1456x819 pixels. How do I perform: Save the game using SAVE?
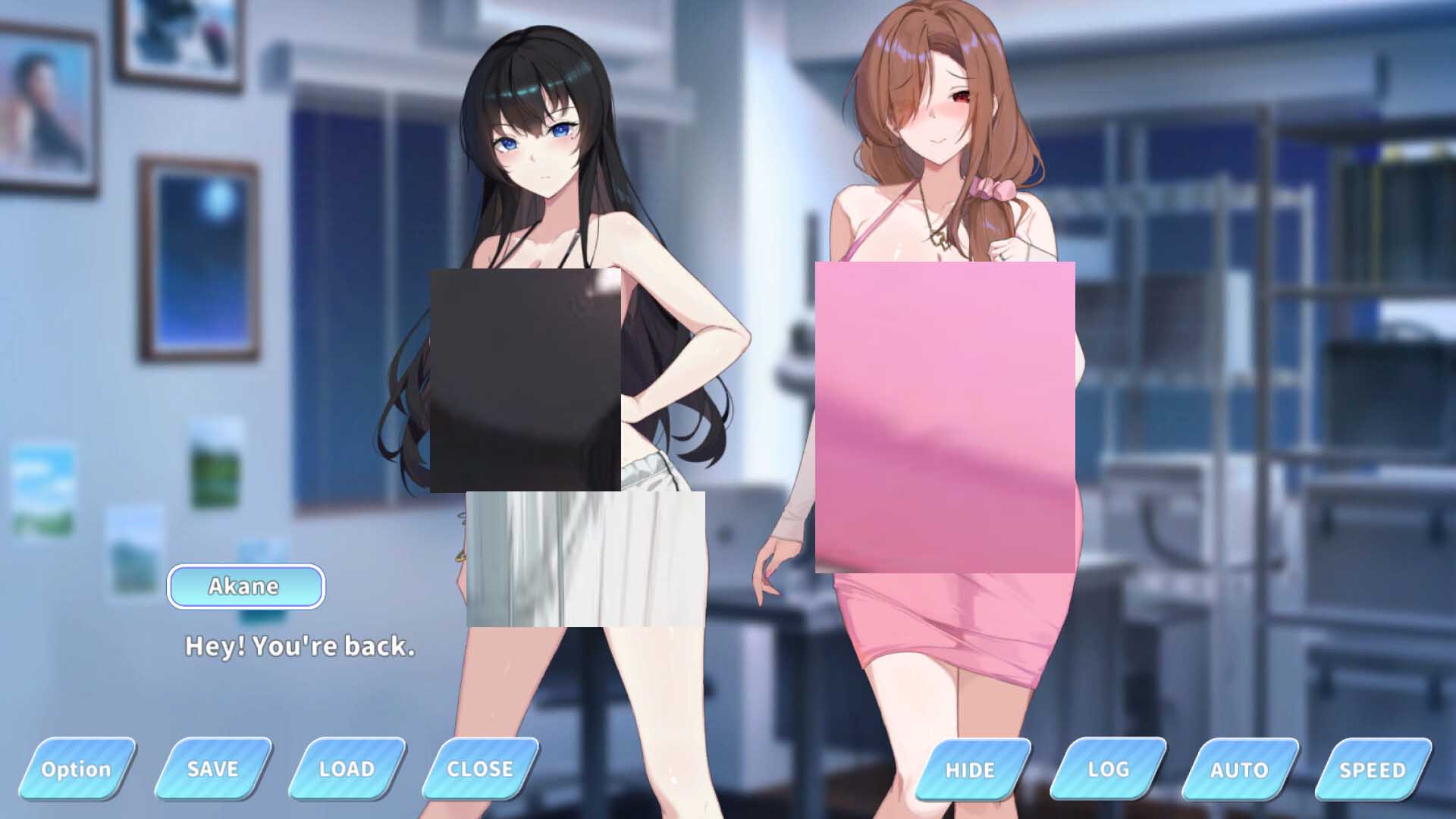click(210, 770)
